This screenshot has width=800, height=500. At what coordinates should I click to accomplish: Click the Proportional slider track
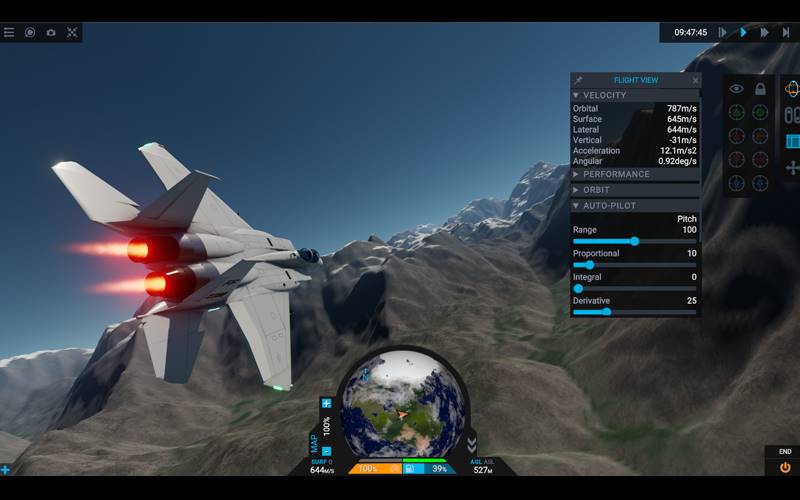(635, 265)
